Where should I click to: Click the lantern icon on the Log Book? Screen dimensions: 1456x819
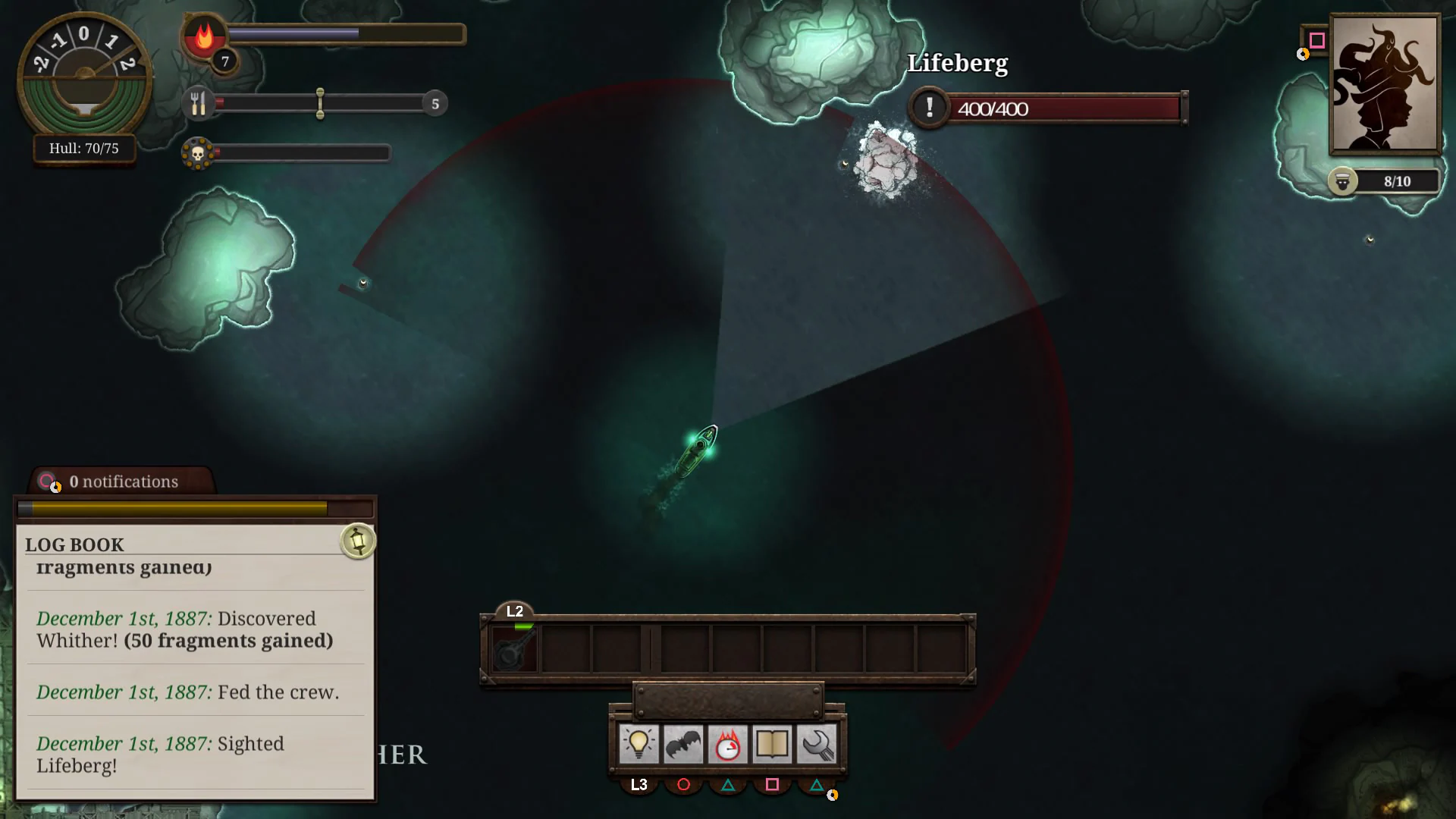tap(356, 541)
